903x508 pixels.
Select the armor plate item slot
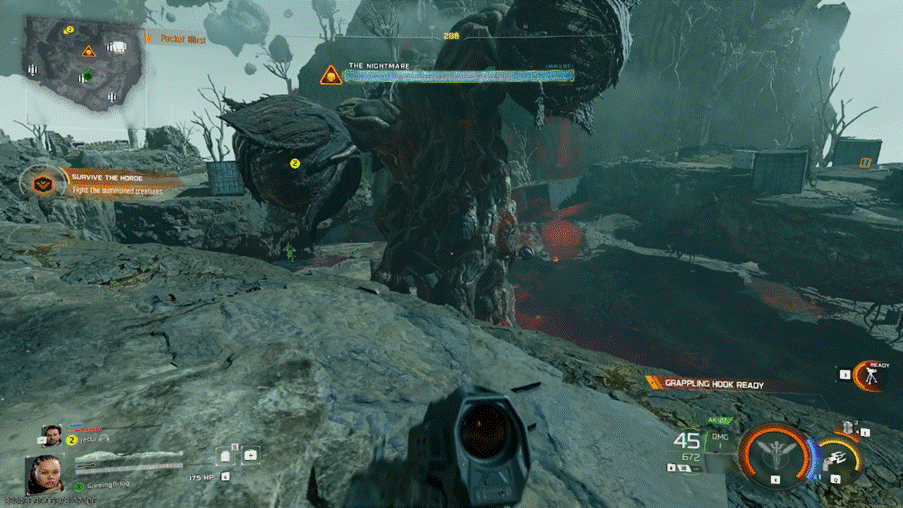[225, 456]
